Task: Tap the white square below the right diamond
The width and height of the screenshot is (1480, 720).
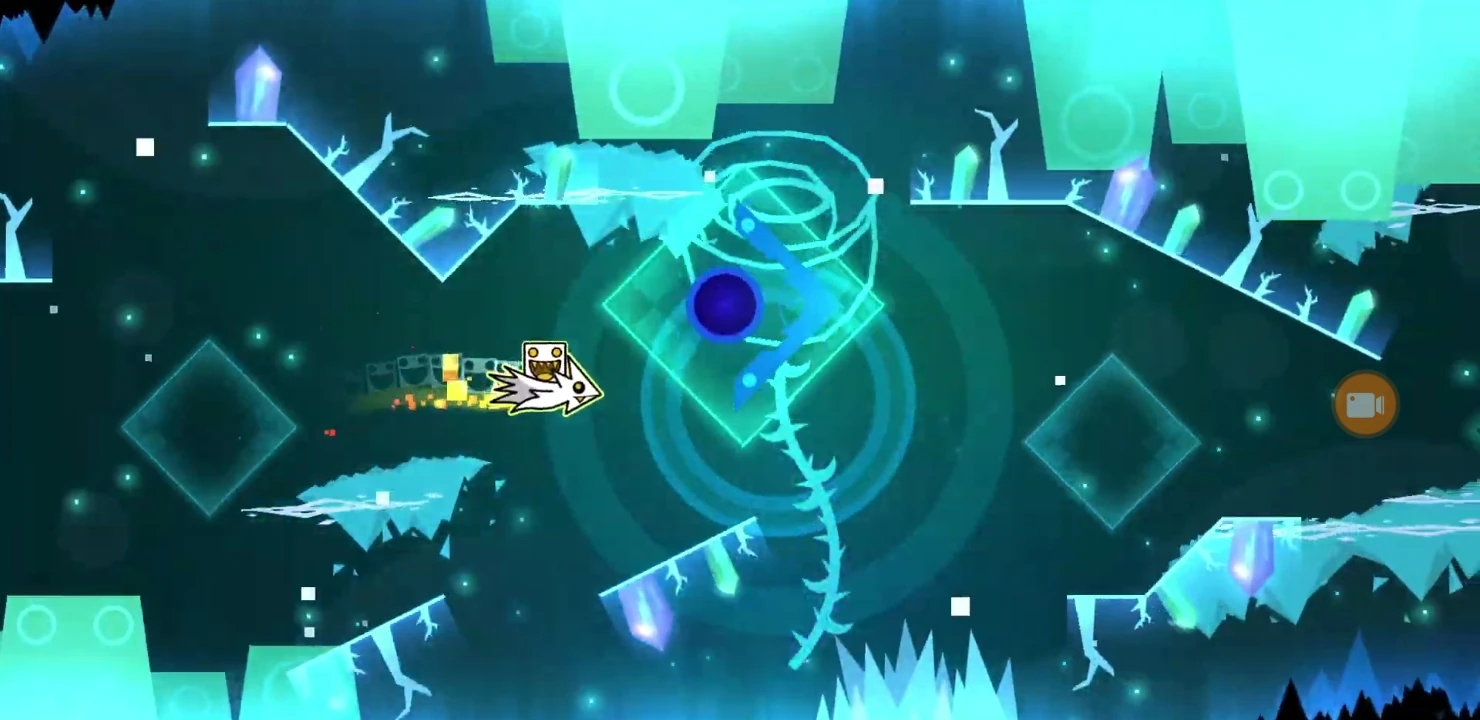Action: coord(962,604)
